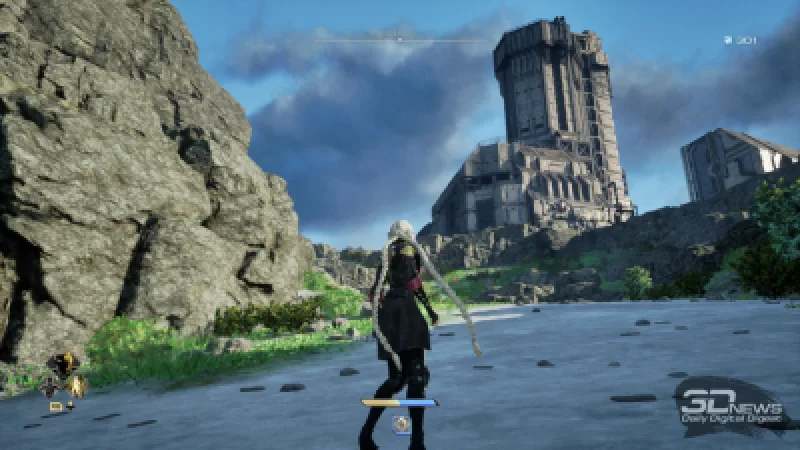Click the small beige rectangular item icon
The image size is (800, 450).
point(56,406)
